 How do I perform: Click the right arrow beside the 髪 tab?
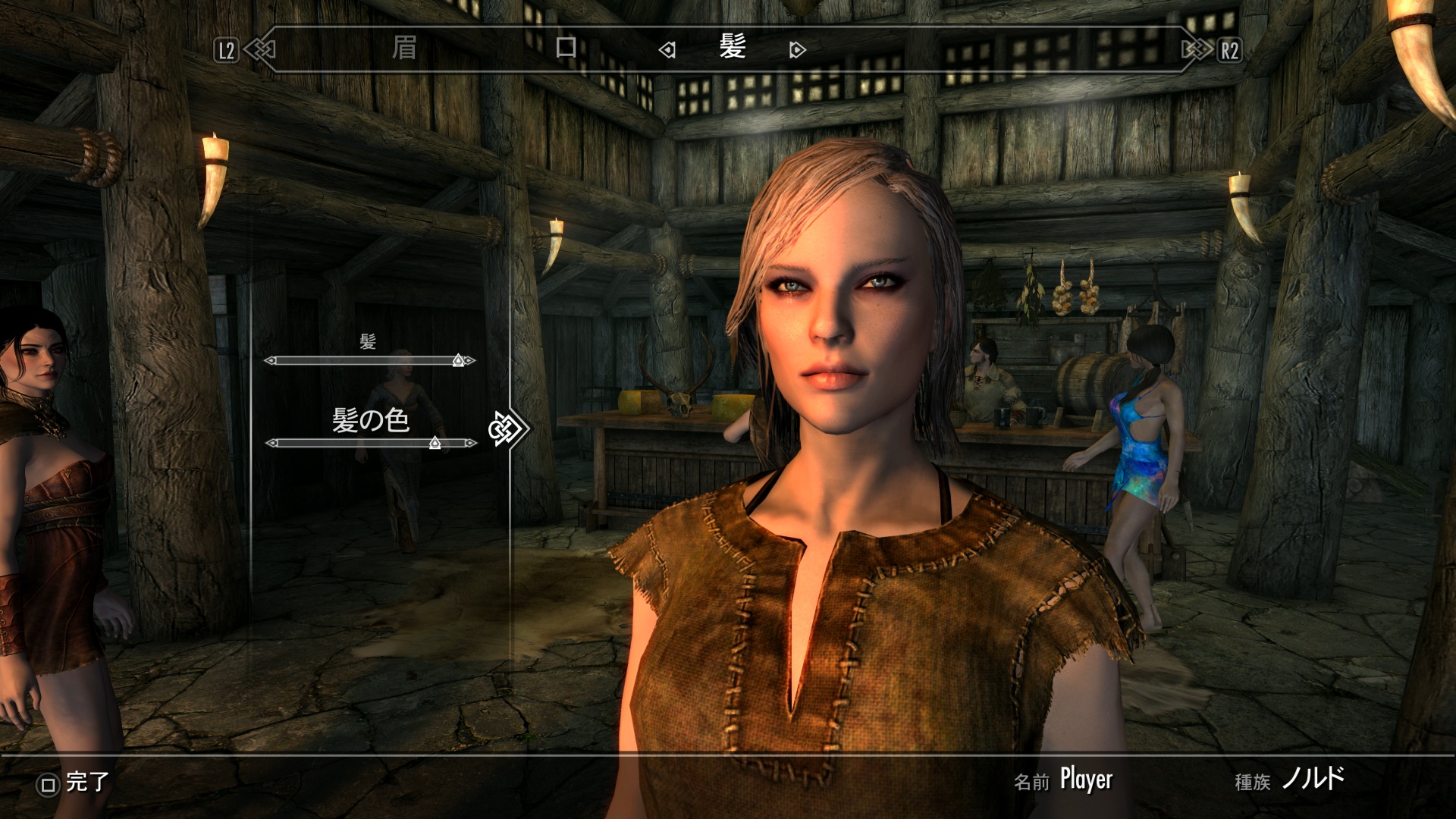[x=796, y=51]
